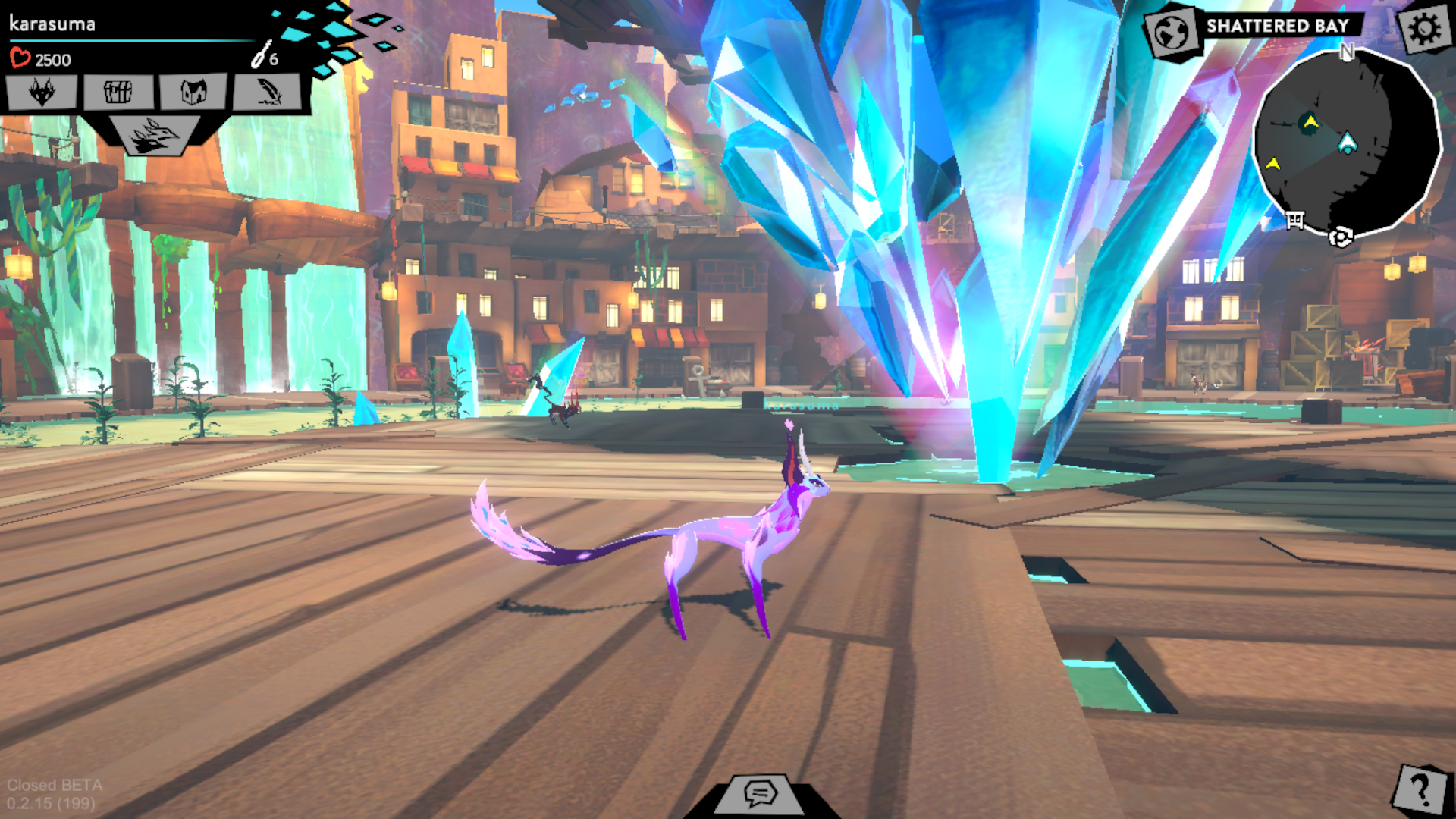This screenshot has height=819, width=1456.
Task: Open help with the question mark button
Action: coord(1420,789)
